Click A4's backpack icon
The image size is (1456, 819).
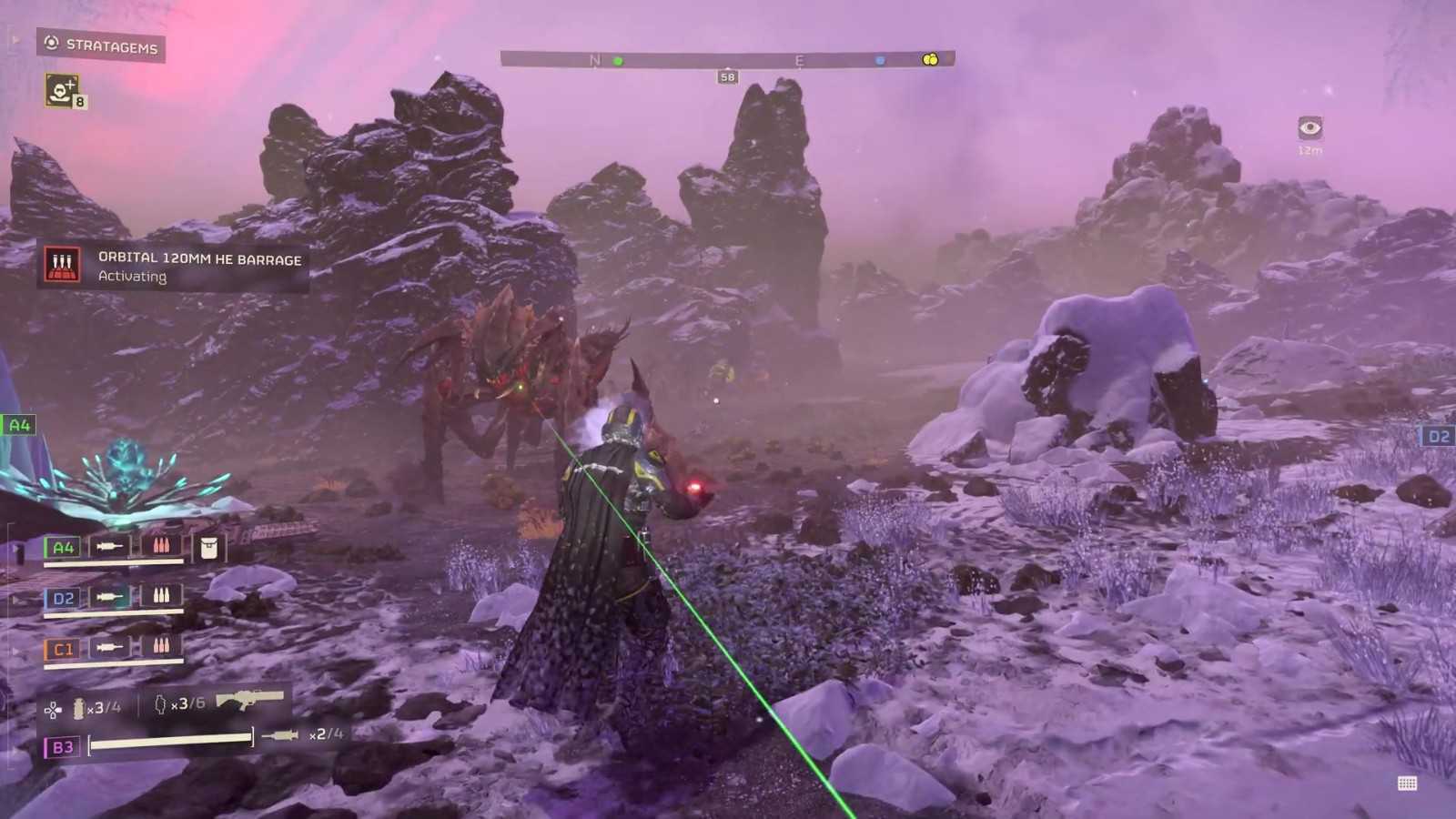(208, 547)
